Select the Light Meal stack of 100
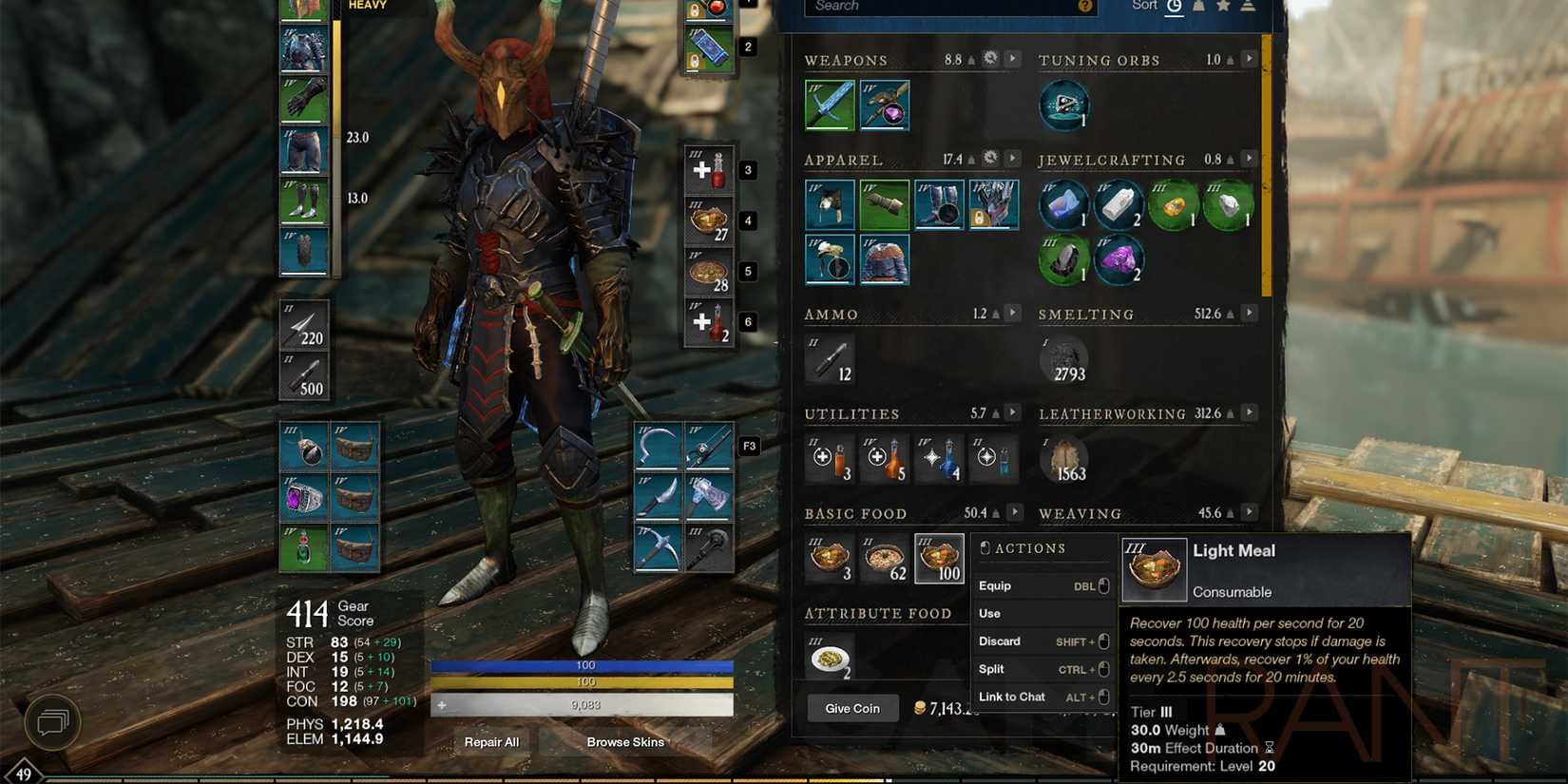 click(939, 558)
